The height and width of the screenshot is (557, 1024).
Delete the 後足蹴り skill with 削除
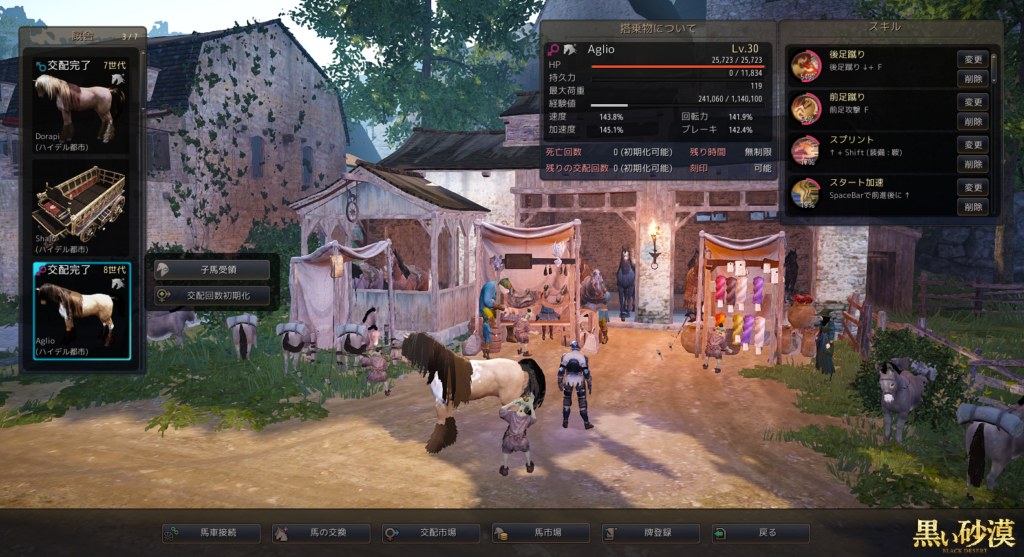coord(973,78)
